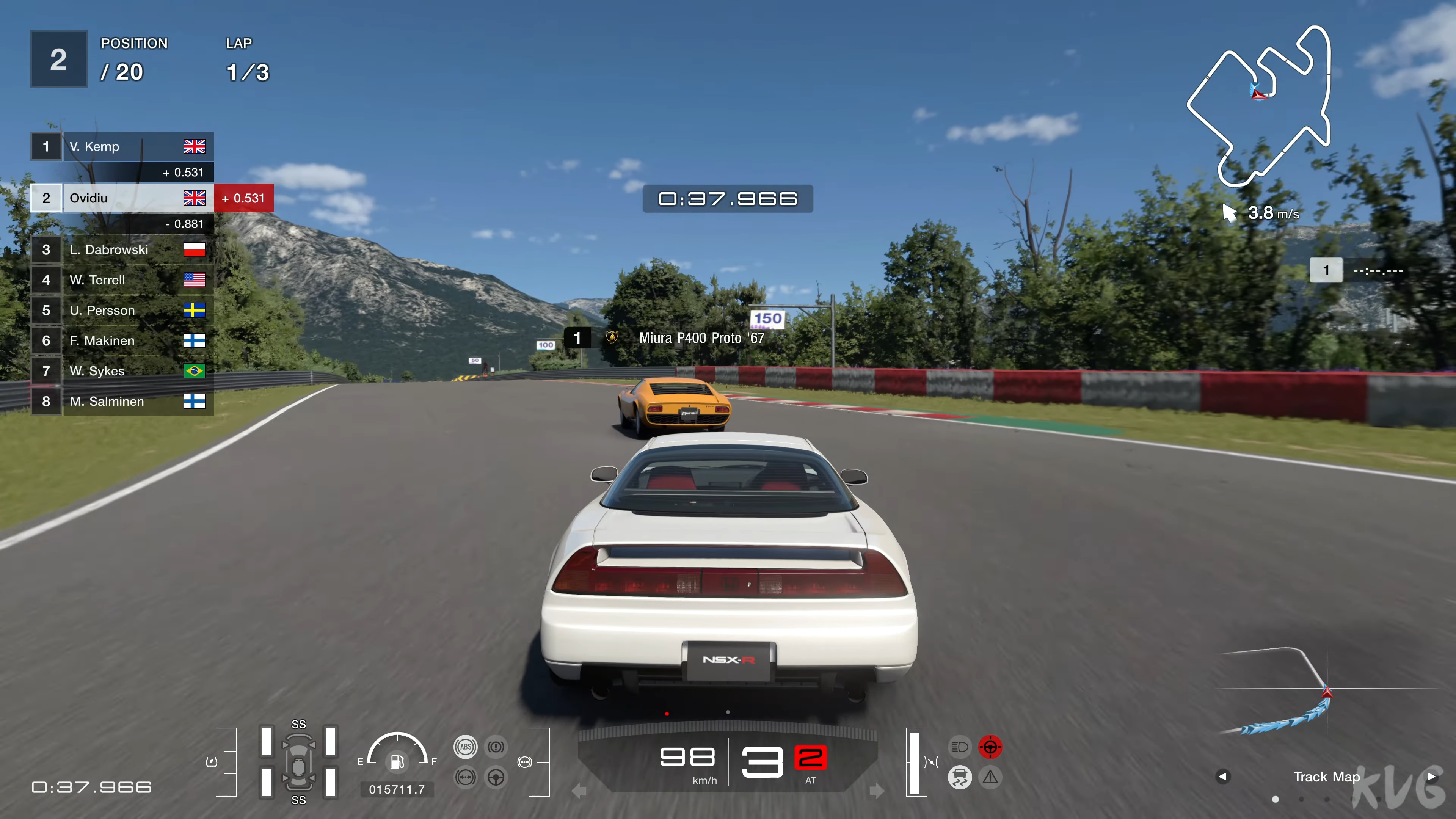Viewport: 1456px width, 819px height.
Task: Choose W. Sykes in the standings
Action: tap(121, 371)
